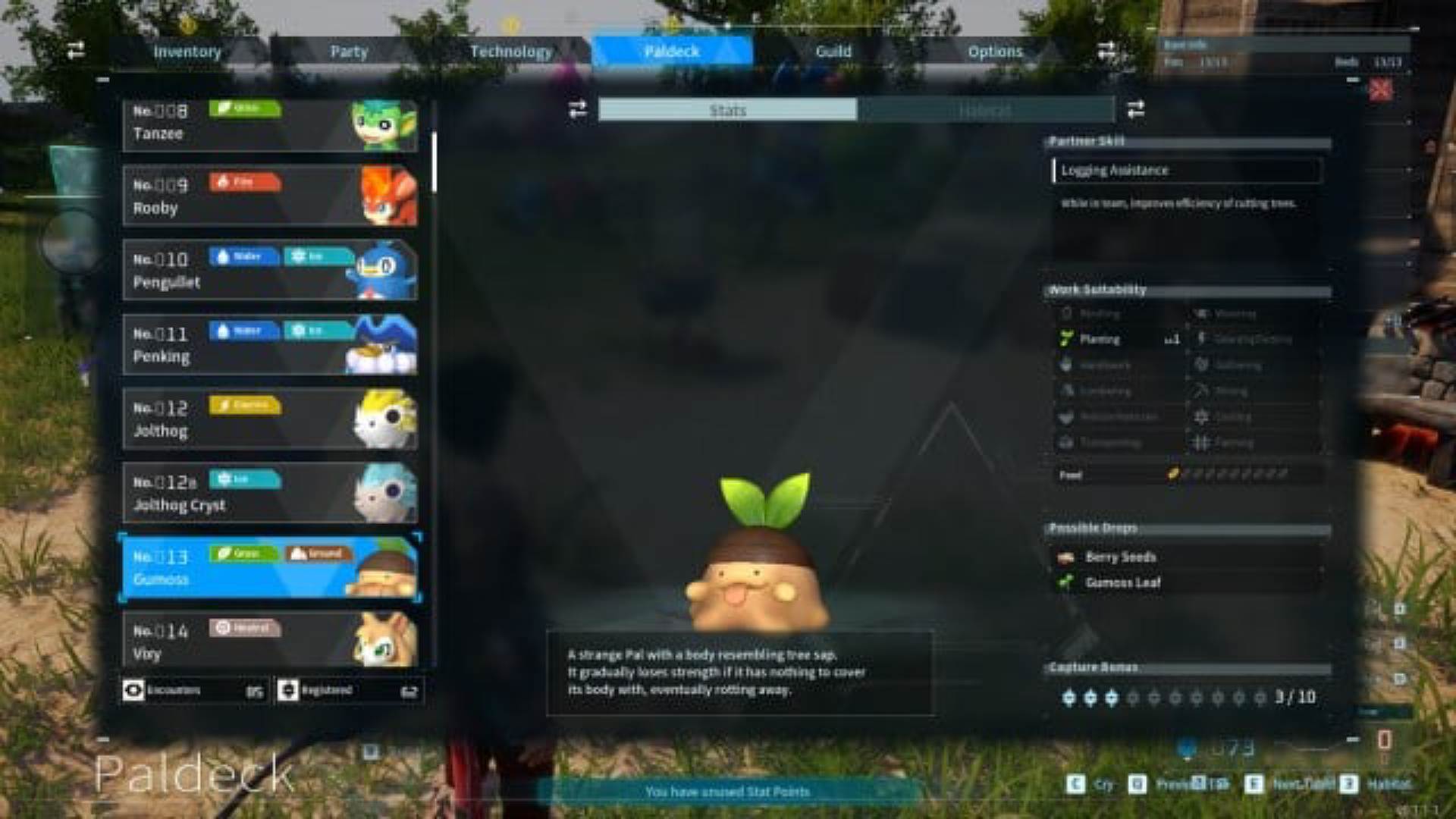Switch to the Technology tab
Viewport: 1456px width, 819px height.
(x=511, y=51)
